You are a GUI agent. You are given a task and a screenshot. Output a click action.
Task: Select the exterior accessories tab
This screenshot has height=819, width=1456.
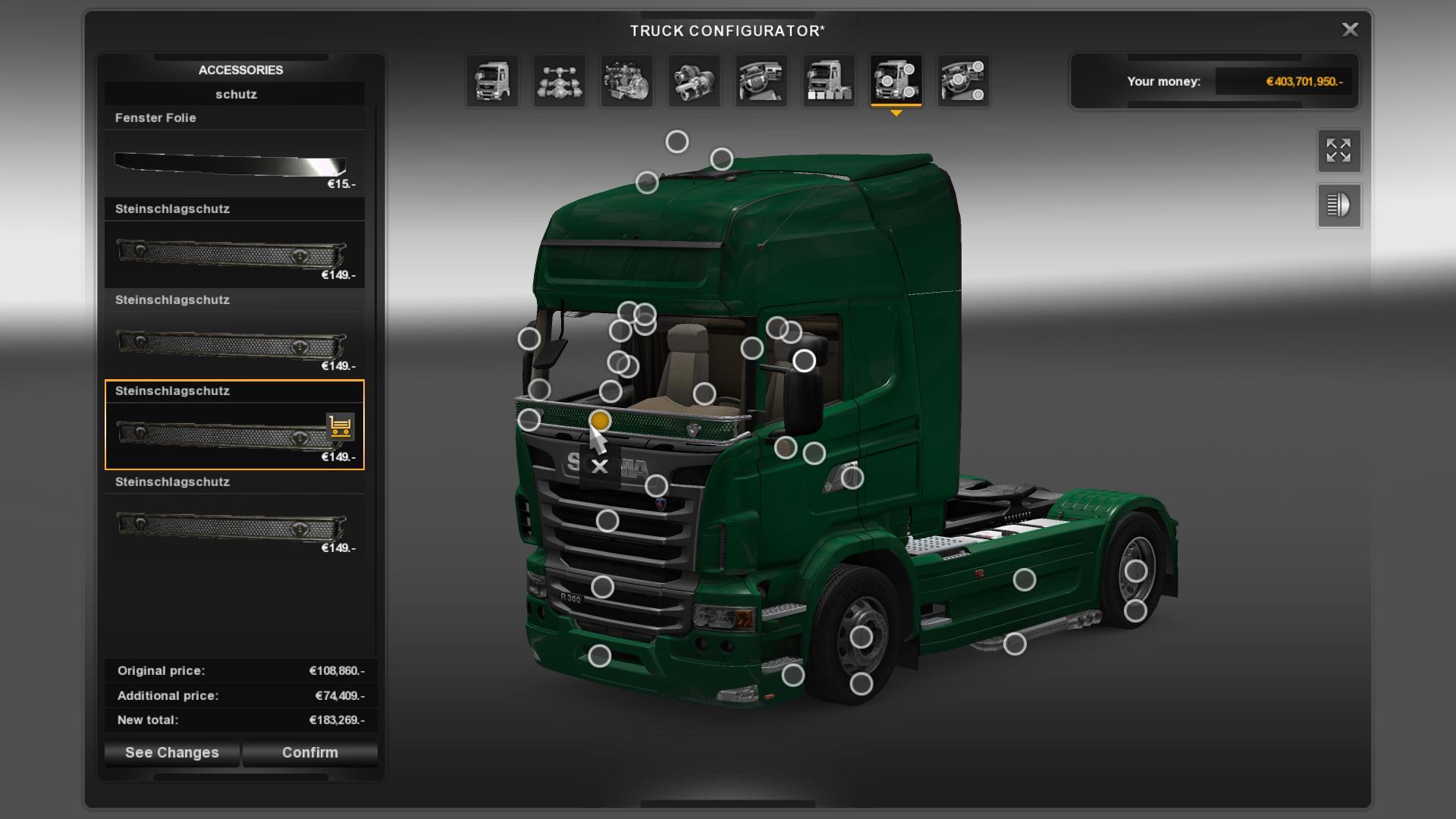(896, 80)
